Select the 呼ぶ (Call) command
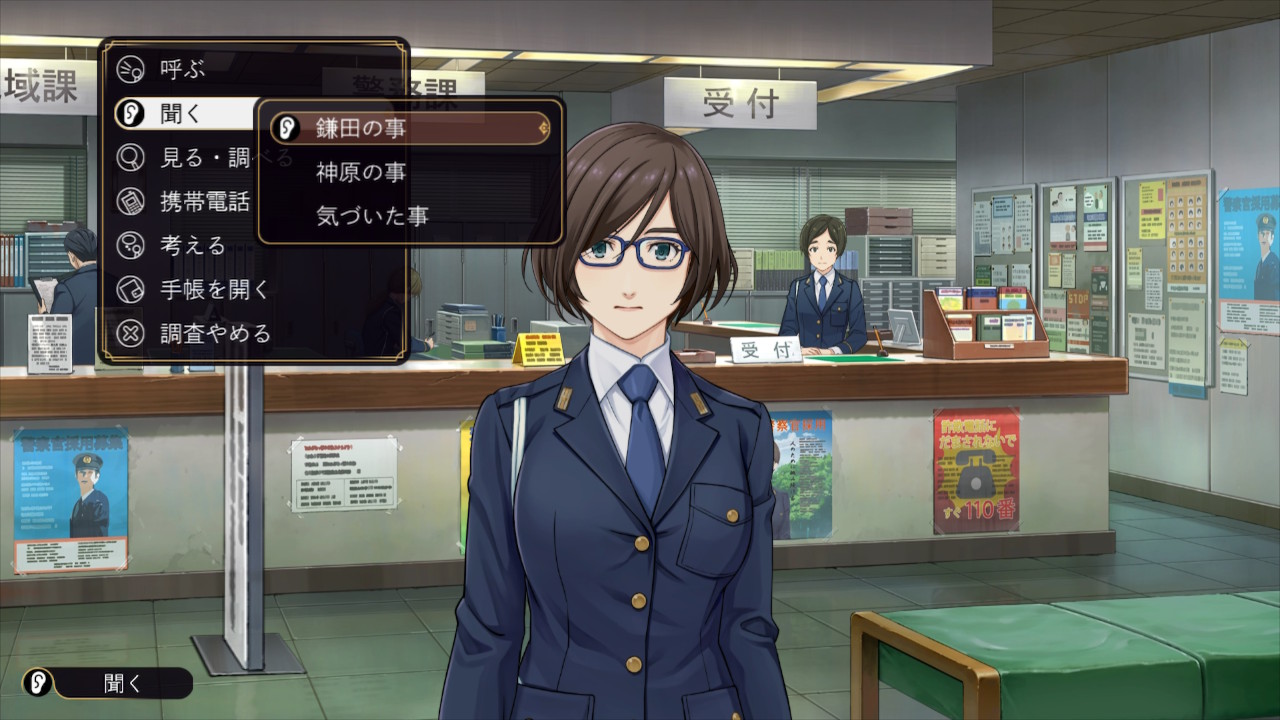The height and width of the screenshot is (720, 1280). click(x=182, y=69)
